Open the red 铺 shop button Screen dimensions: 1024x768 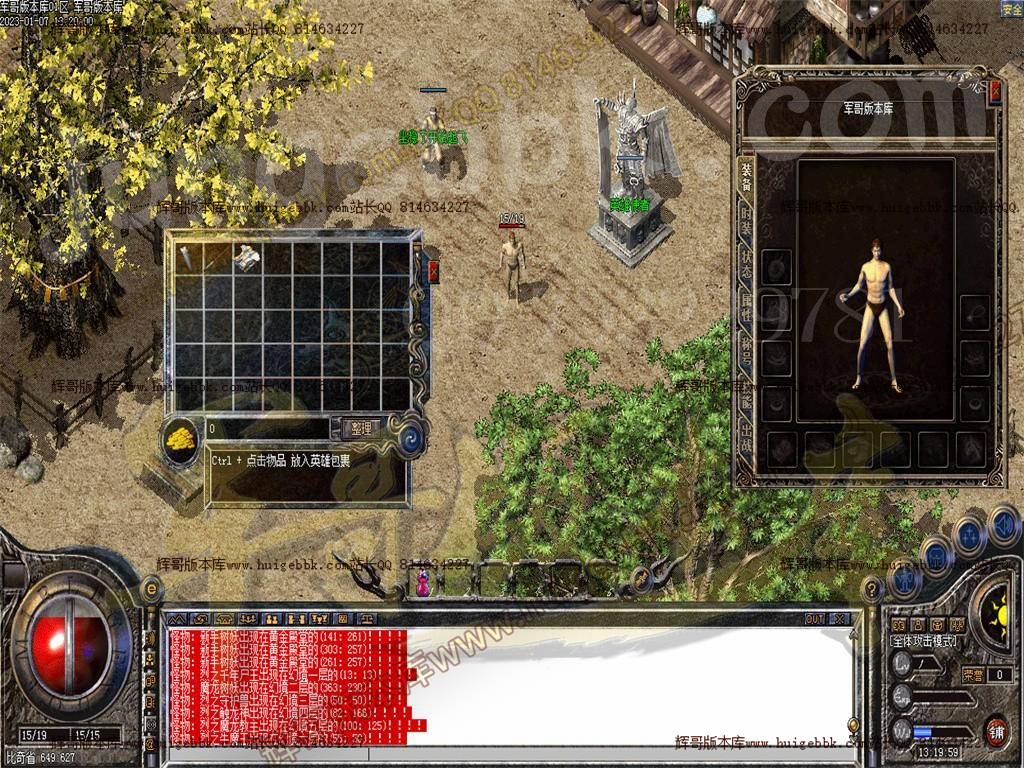(x=996, y=729)
